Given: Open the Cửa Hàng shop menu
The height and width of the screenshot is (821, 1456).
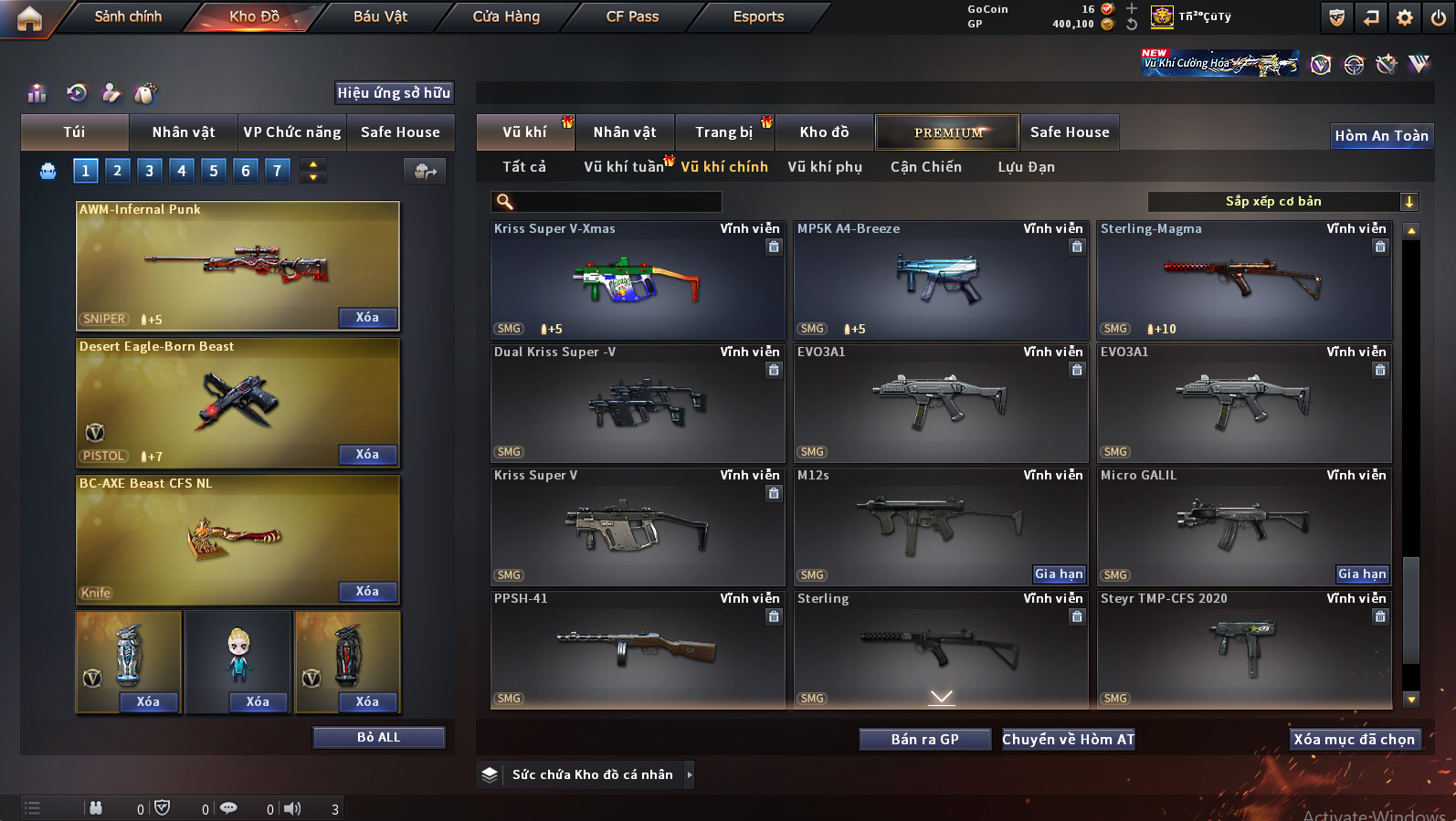Looking at the screenshot, I should tap(506, 16).
